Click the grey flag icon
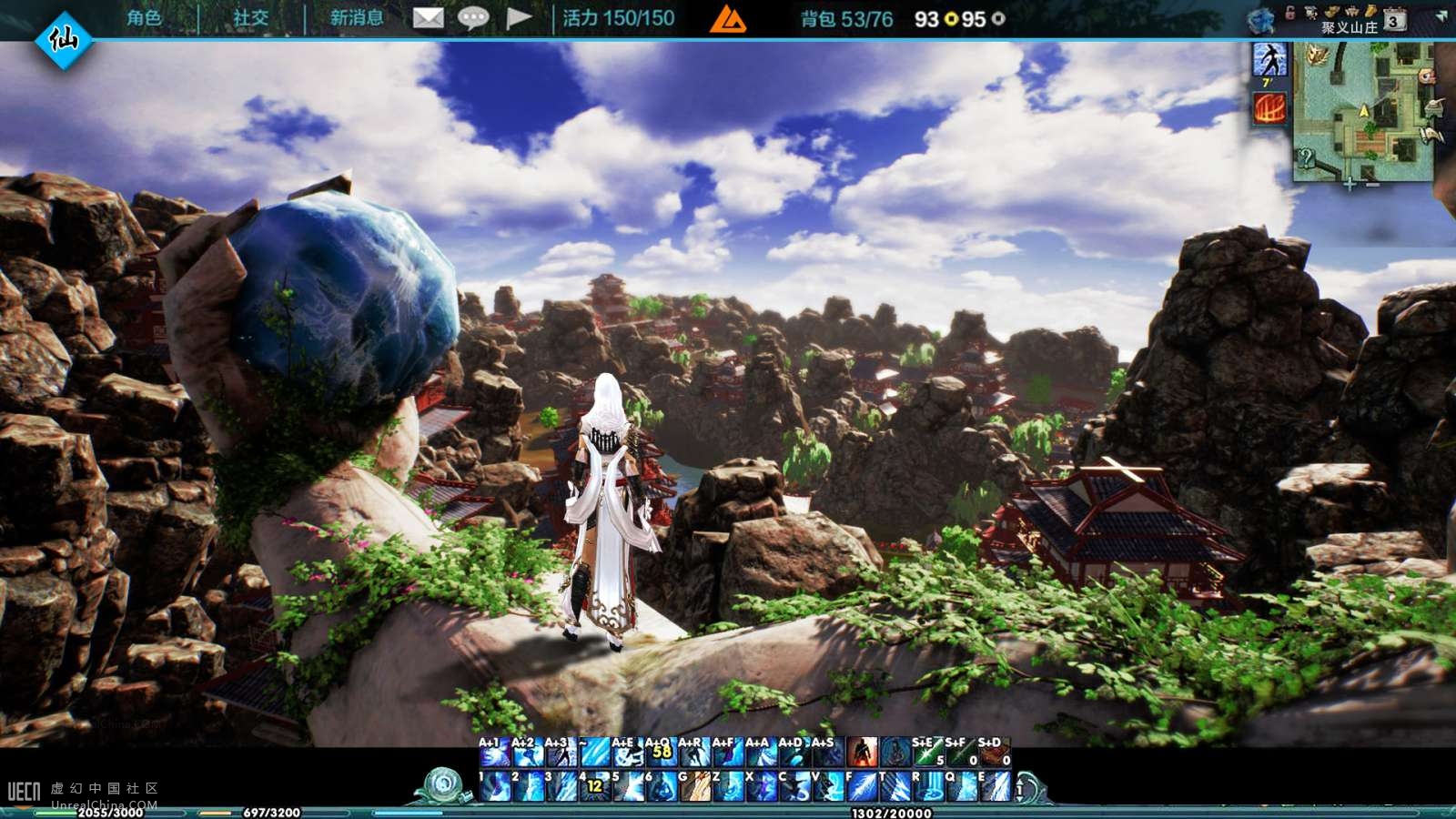The image size is (1456, 819). (518, 18)
